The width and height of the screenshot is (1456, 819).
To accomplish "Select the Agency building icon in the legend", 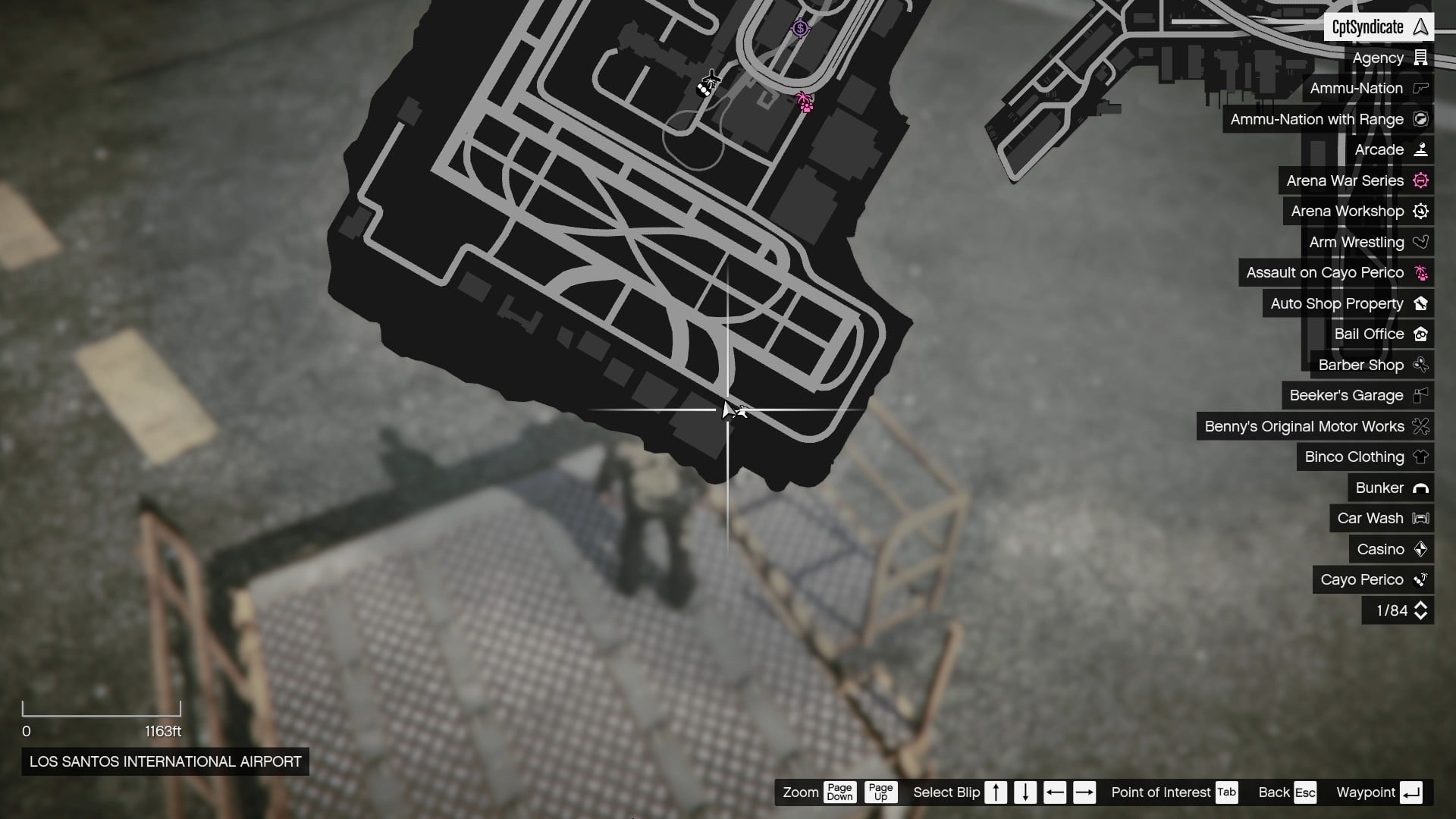I will (x=1422, y=58).
